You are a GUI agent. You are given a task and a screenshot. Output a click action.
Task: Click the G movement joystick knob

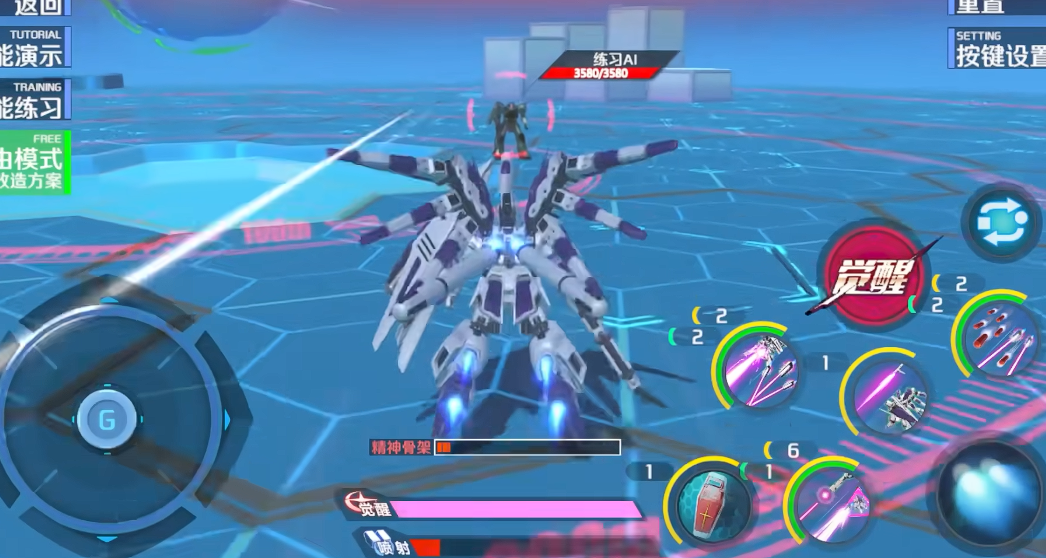pos(106,419)
